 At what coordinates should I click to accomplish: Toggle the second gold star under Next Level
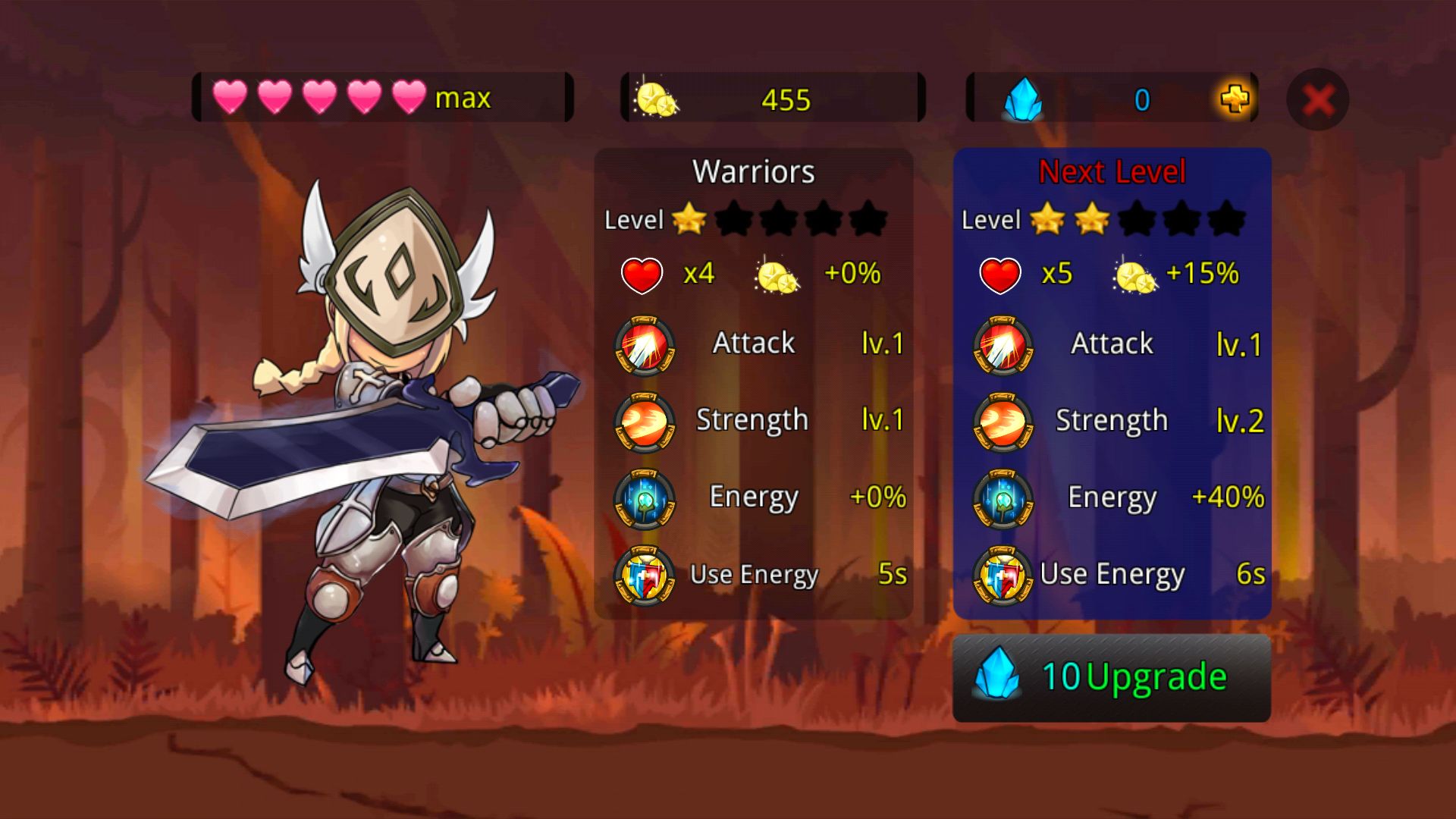pos(1092,220)
